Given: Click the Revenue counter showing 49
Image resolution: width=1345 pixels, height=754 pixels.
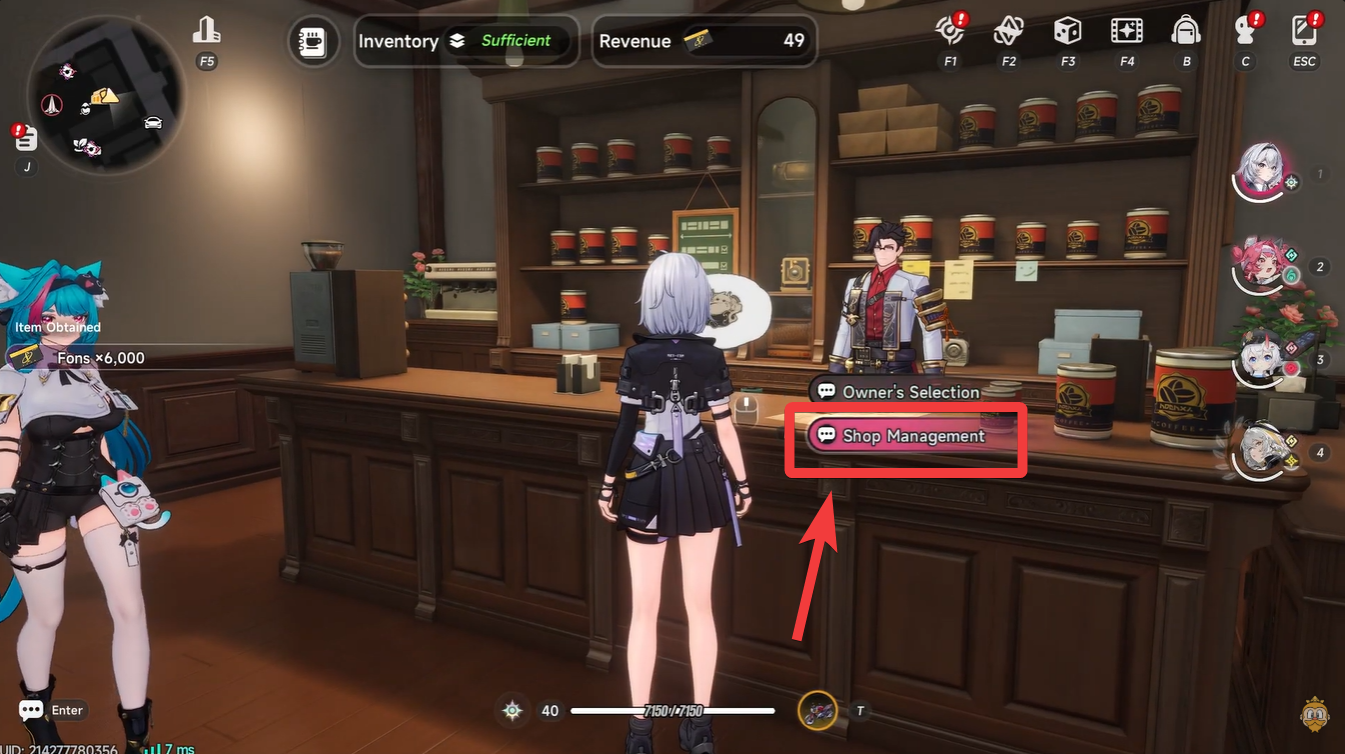Looking at the screenshot, I should point(704,41).
